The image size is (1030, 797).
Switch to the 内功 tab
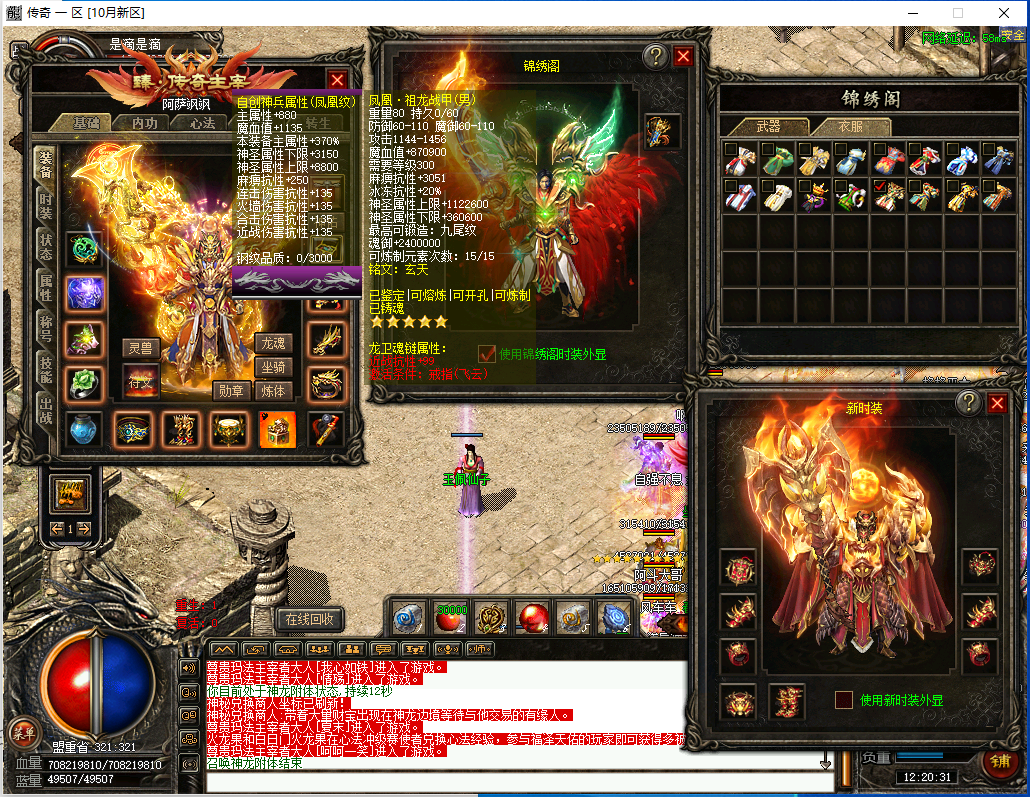point(145,123)
